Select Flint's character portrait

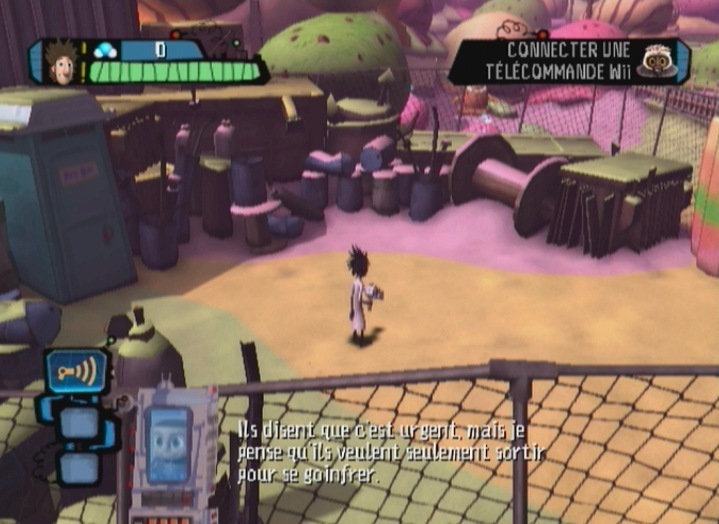pyautogui.click(x=61, y=62)
